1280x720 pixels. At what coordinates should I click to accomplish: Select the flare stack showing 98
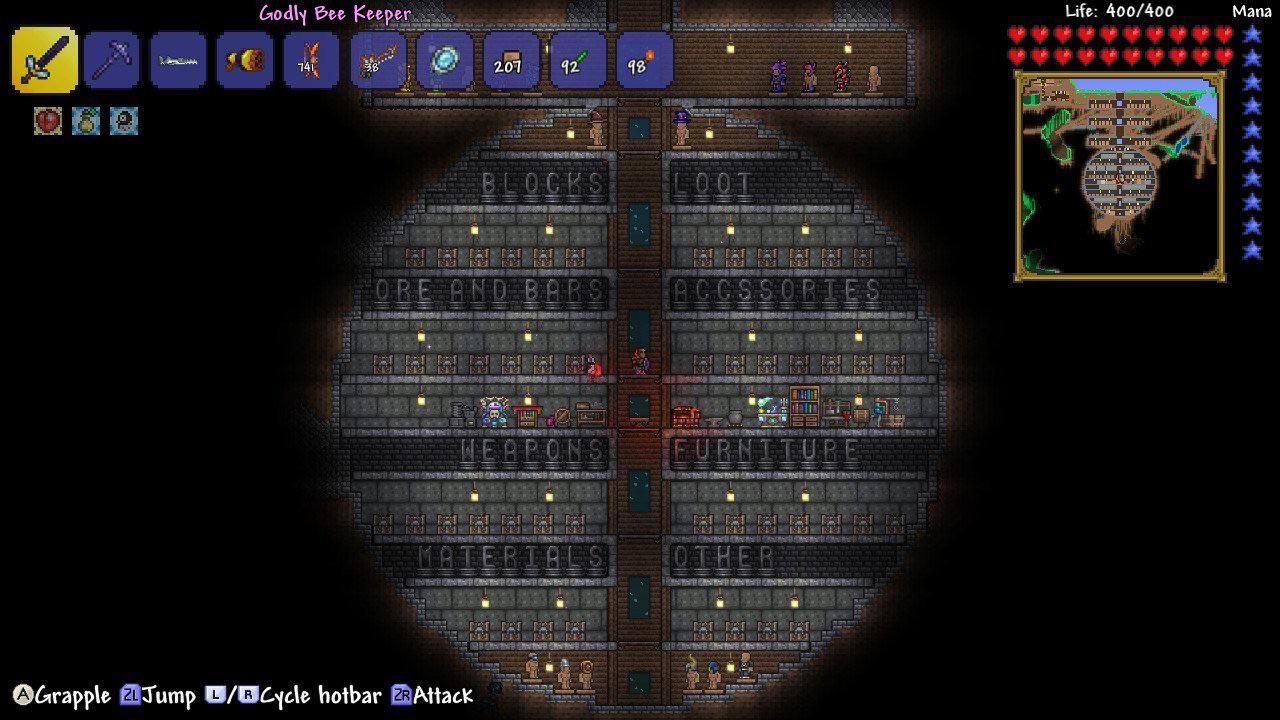point(643,60)
